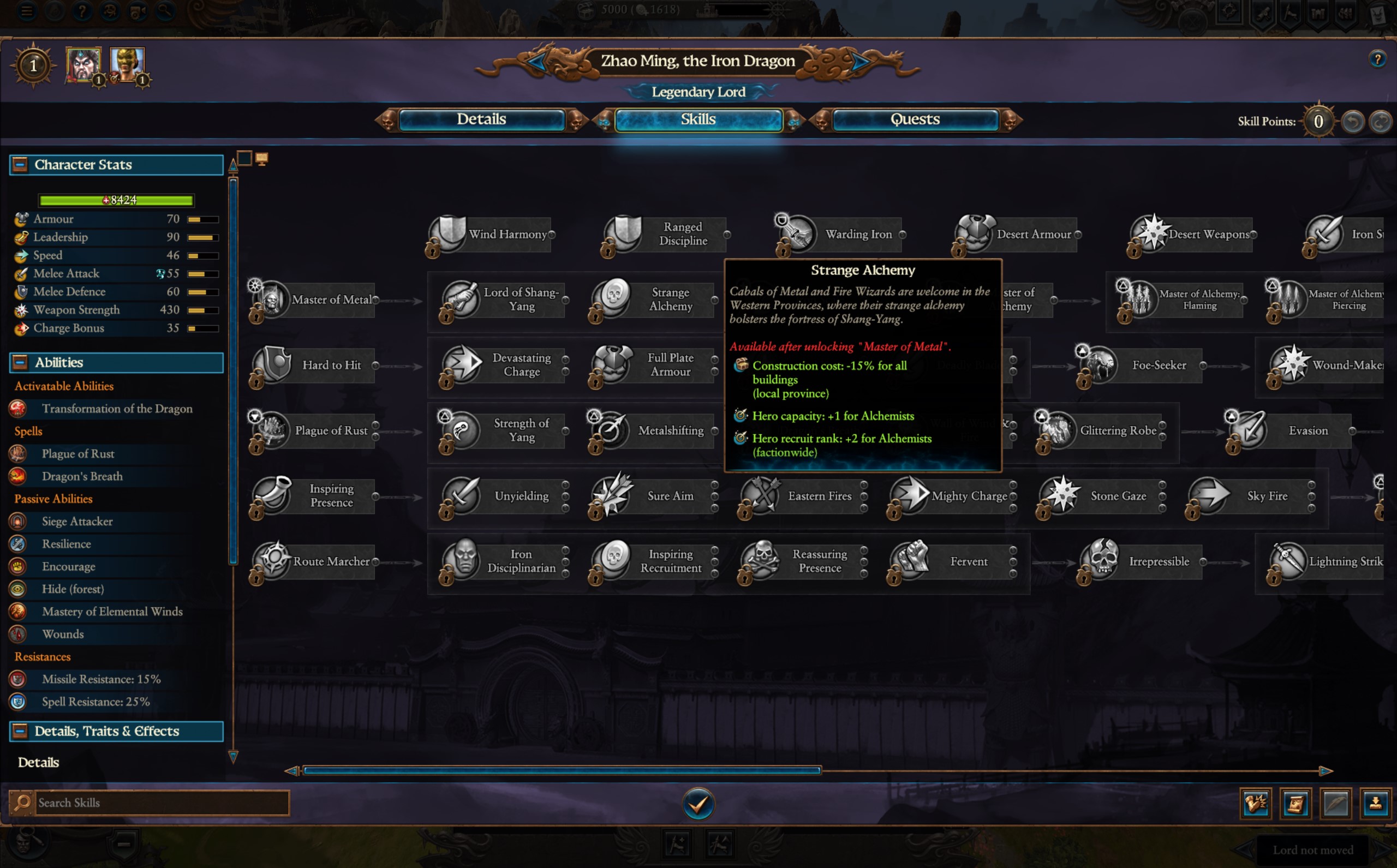The height and width of the screenshot is (868, 1397).
Task: Activate Transformation of the Dragon ability icon
Action: (19, 408)
